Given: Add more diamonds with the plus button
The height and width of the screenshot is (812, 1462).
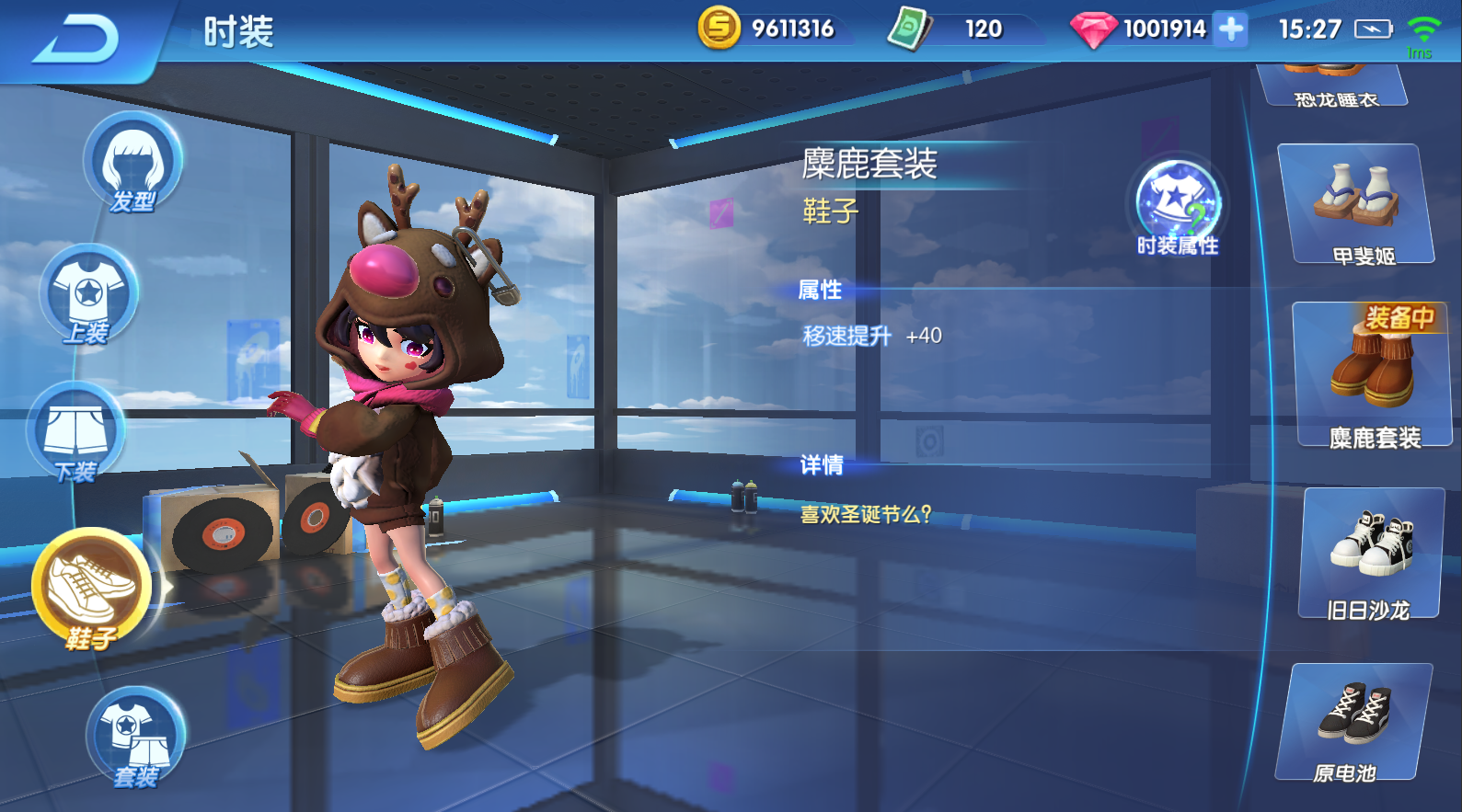Looking at the screenshot, I should pyautogui.click(x=1230, y=29).
